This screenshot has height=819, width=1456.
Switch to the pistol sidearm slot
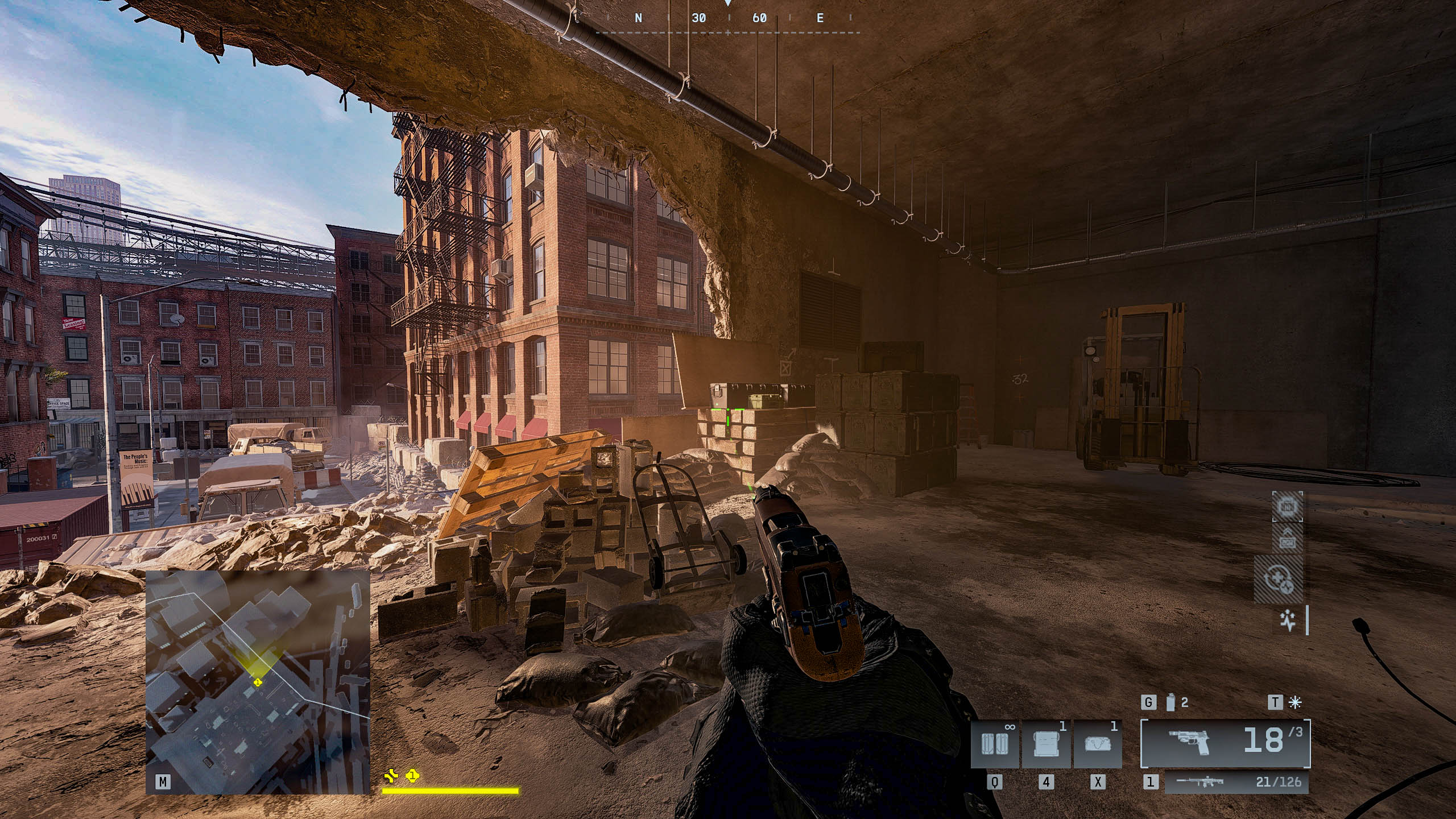click(1225, 743)
